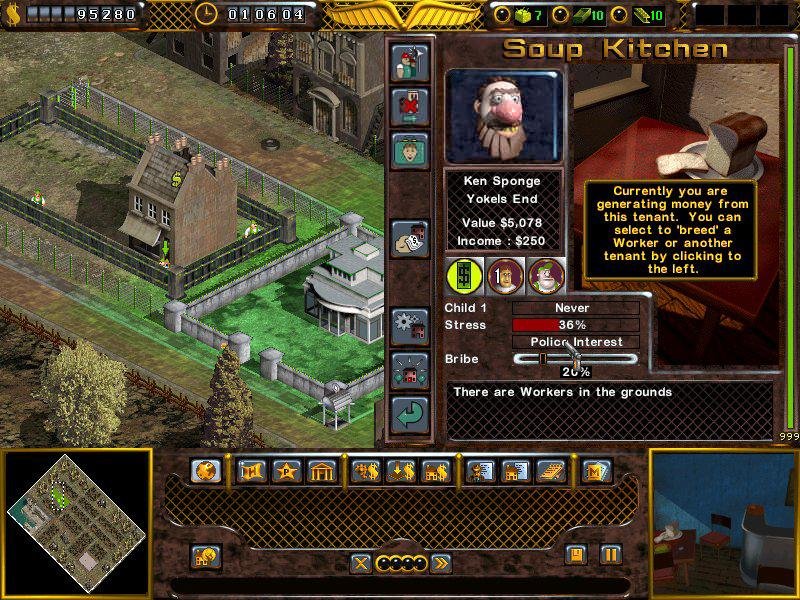Open the globe world view button
Viewport: 800px width, 600px height.
[207, 471]
